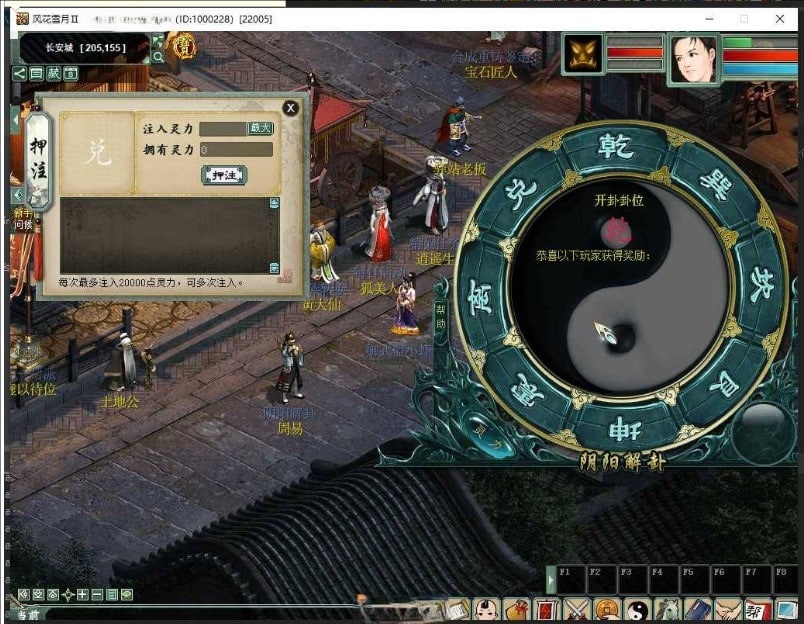Click the chat plus enlarge button
The width and height of the screenshot is (804, 624).
pyautogui.click(x=82, y=595)
